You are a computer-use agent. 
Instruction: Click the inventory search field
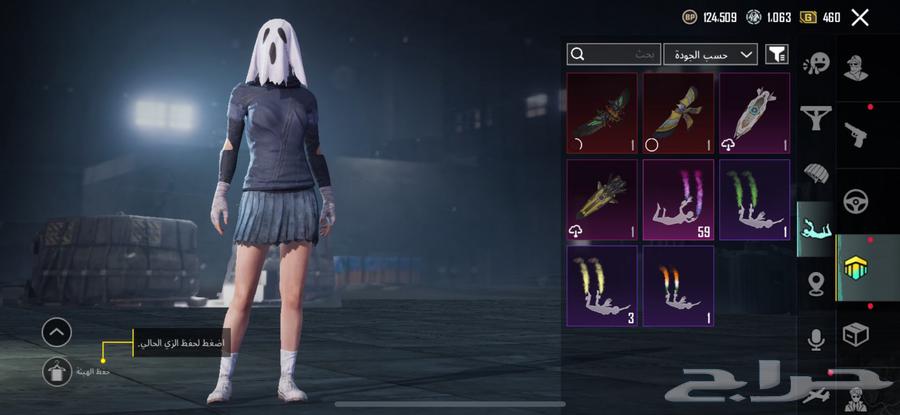tap(613, 54)
